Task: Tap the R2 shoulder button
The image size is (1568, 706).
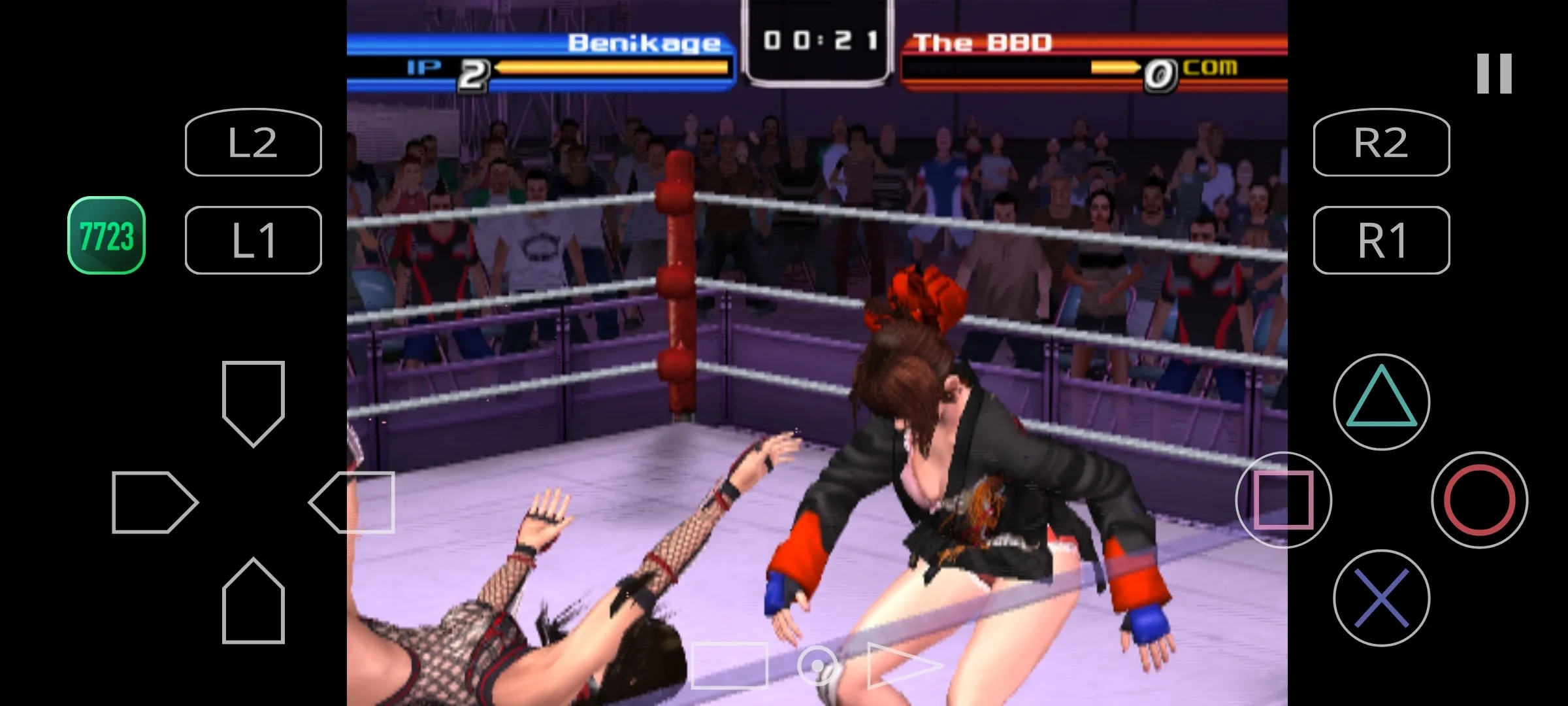Action: (x=1381, y=143)
